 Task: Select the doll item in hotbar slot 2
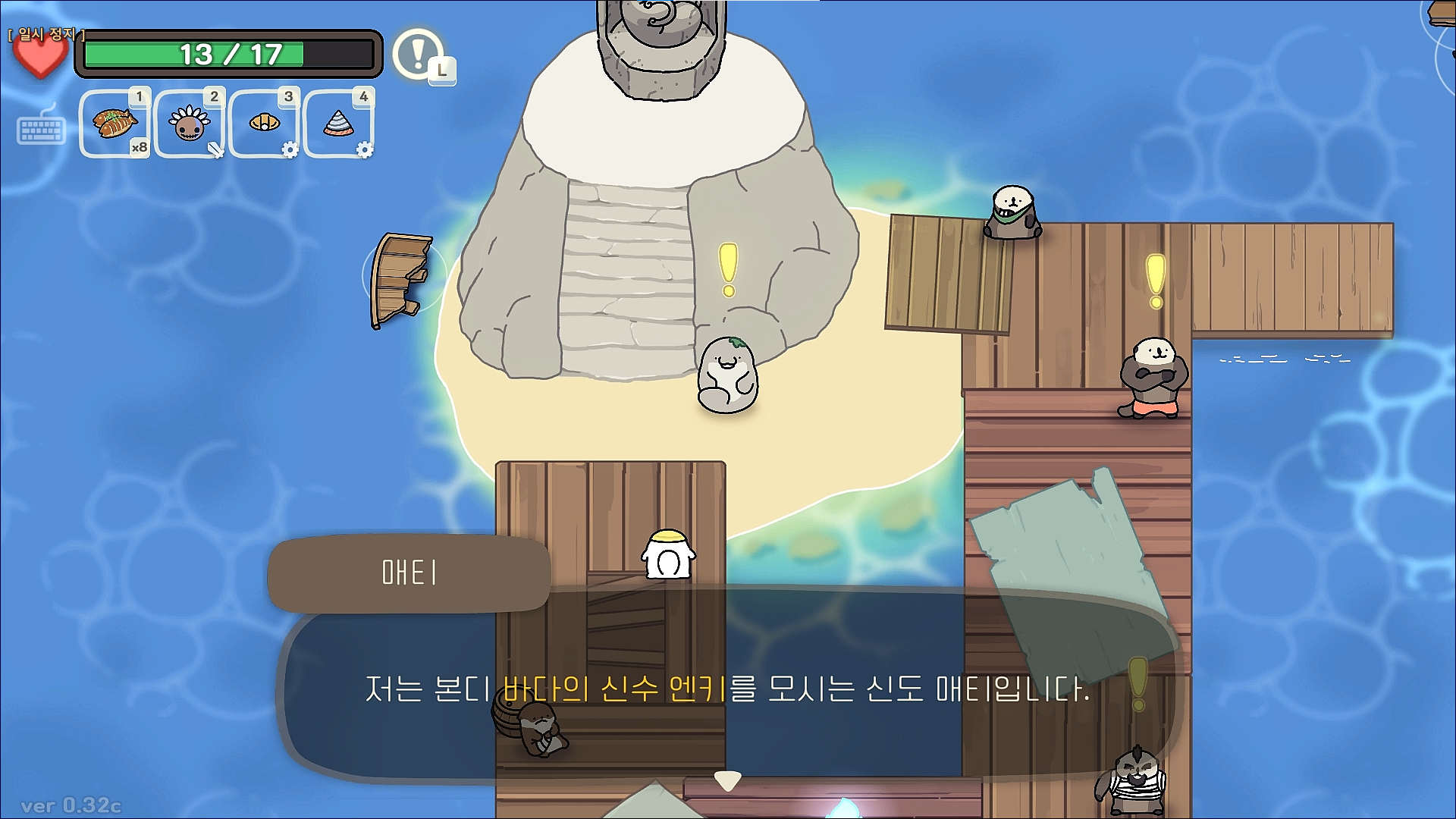(188, 124)
